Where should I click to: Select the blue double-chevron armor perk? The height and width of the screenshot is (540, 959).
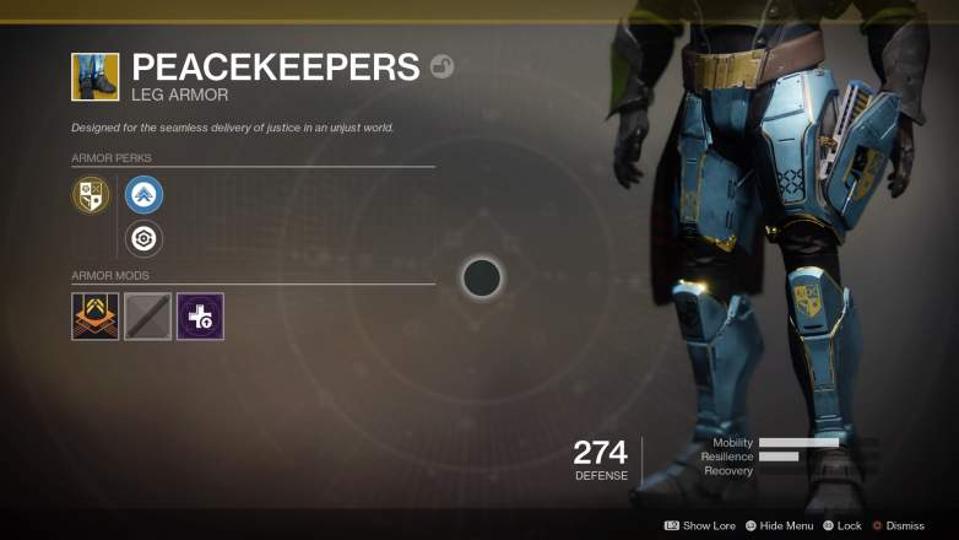tap(144, 195)
